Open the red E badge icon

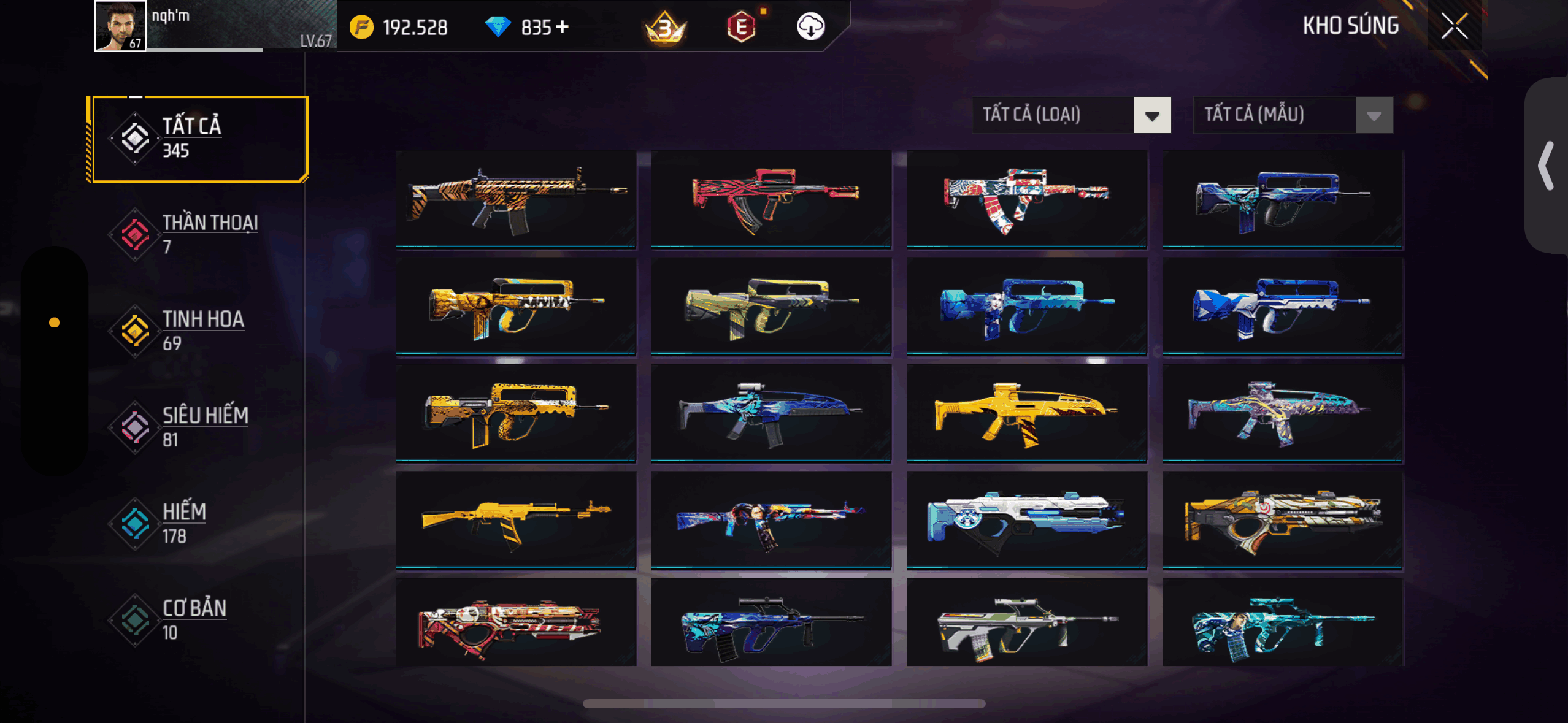click(x=741, y=27)
